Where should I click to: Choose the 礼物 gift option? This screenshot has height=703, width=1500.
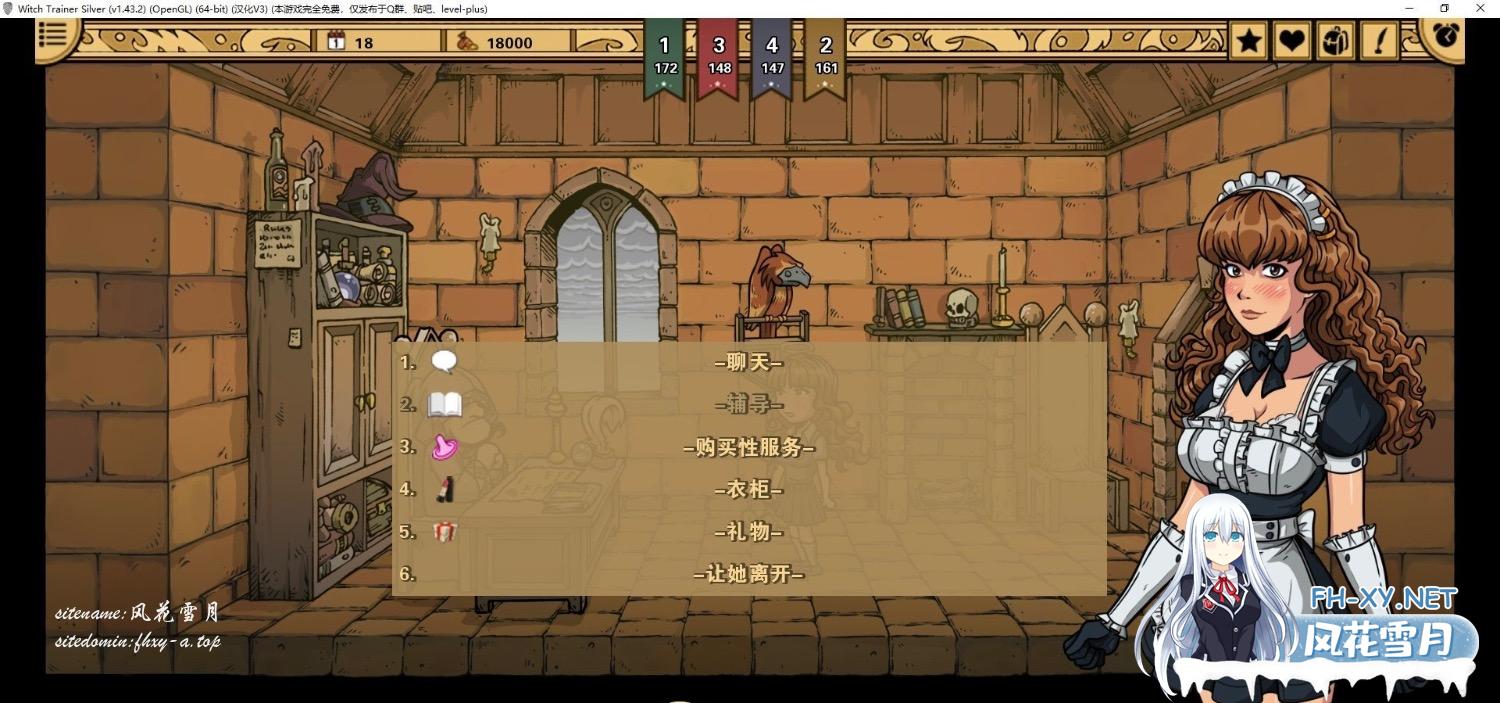point(748,532)
